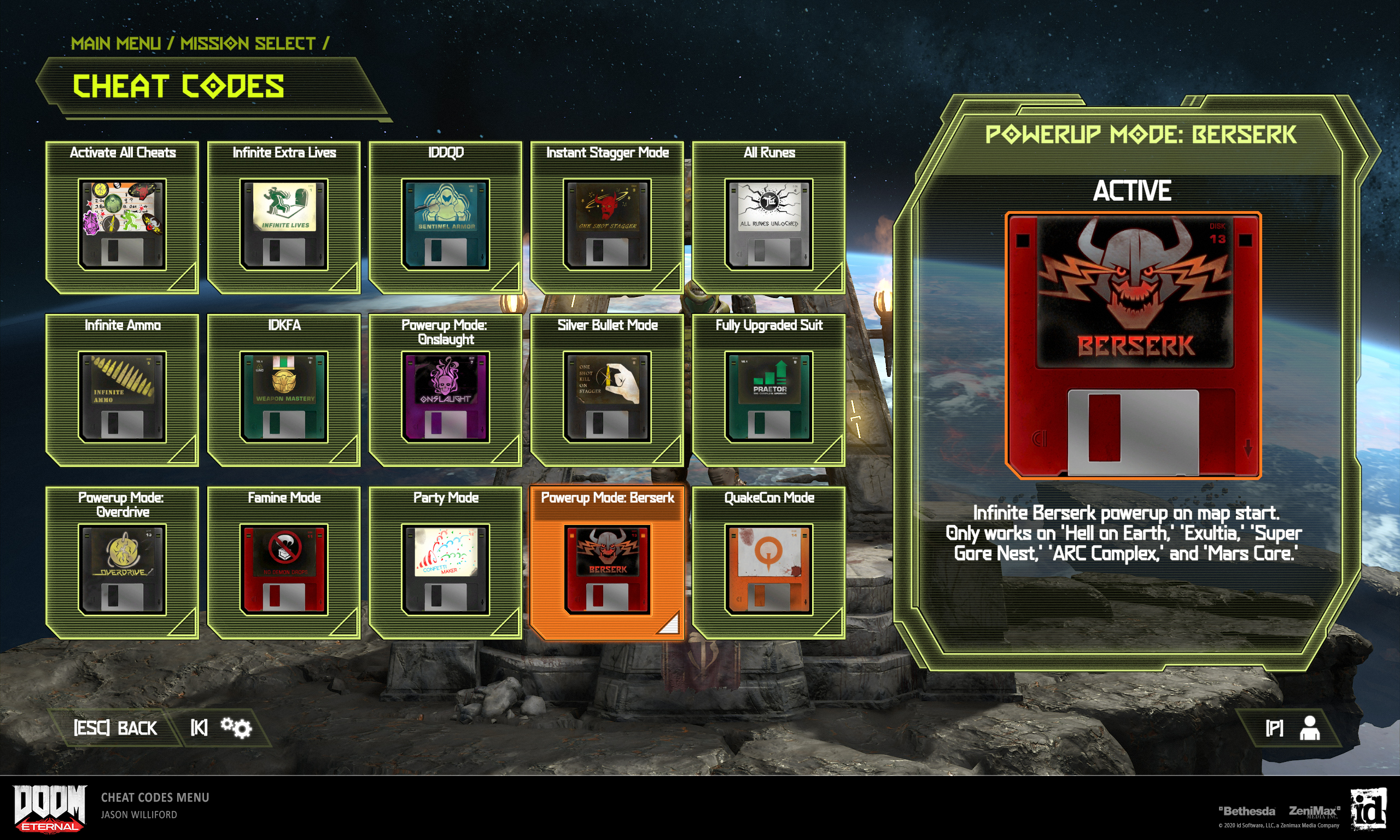The width and height of the screenshot is (1400, 840).
Task: Open settings via the gears icon
Action: 236,728
